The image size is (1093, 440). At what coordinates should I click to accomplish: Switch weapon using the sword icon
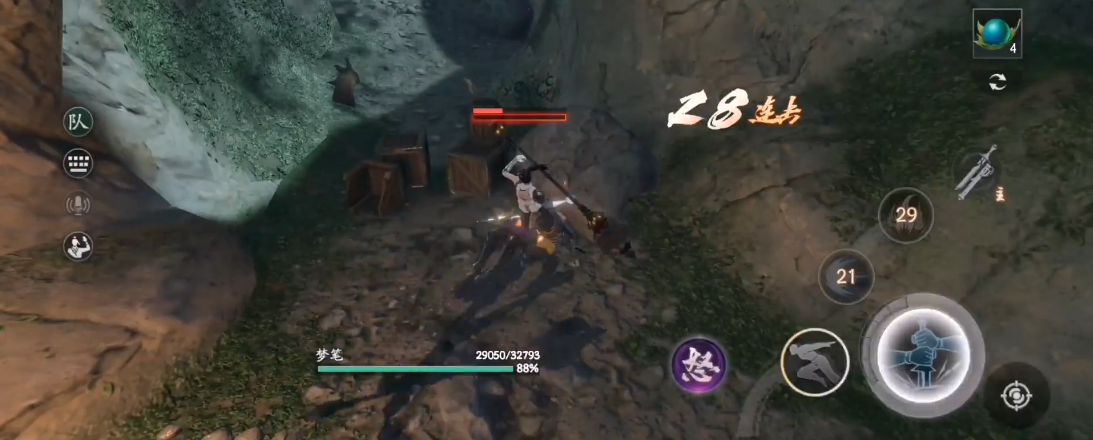976,175
